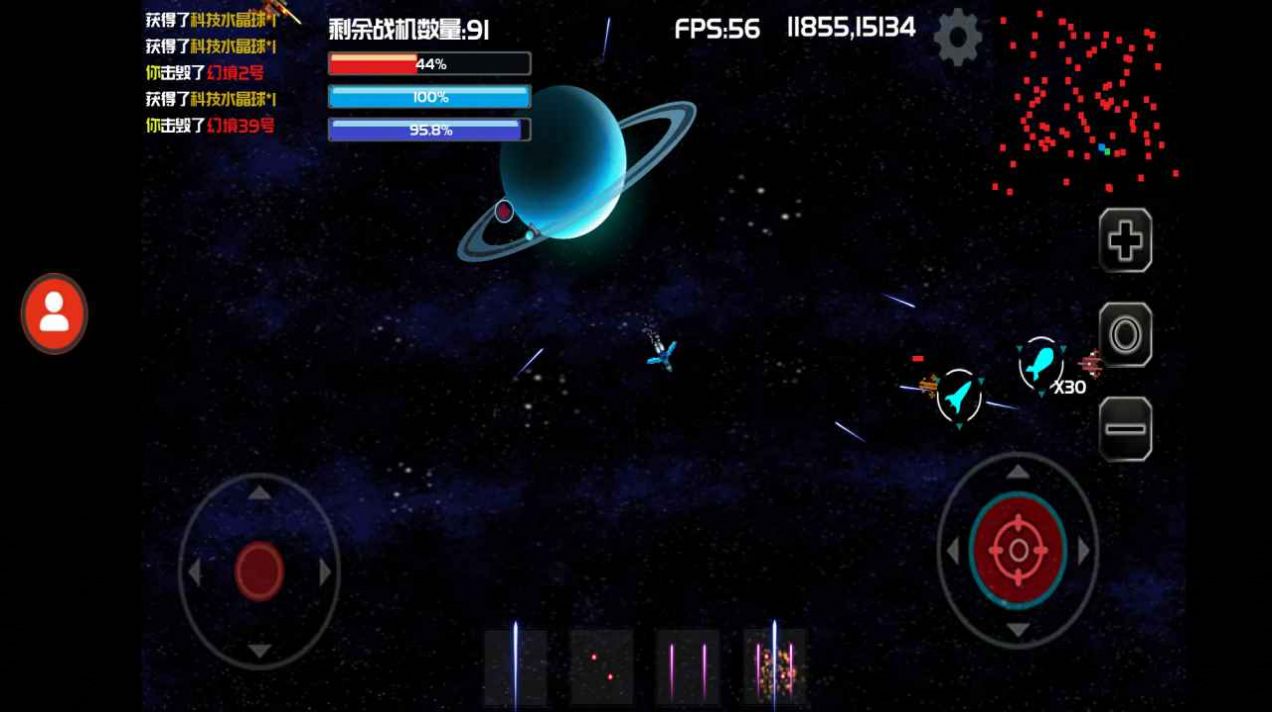This screenshot has width=1272, height=712.
Task: Launch the cyan bomb with x30 count
Action: click(1041, 363)
